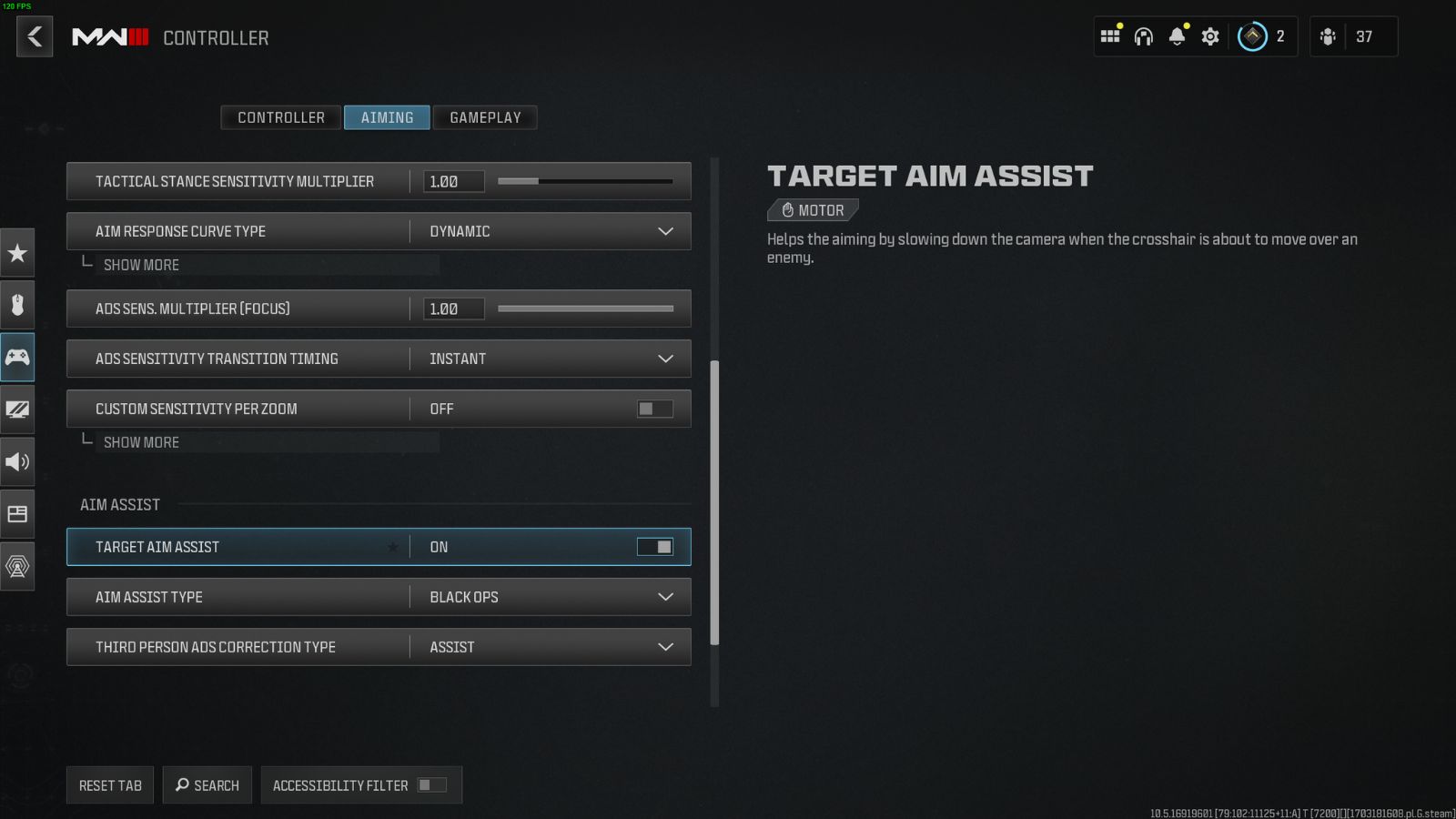Open Graphics settings via monitor icon
Screen dimensions: 1456x819
click(x=17, y=409)
